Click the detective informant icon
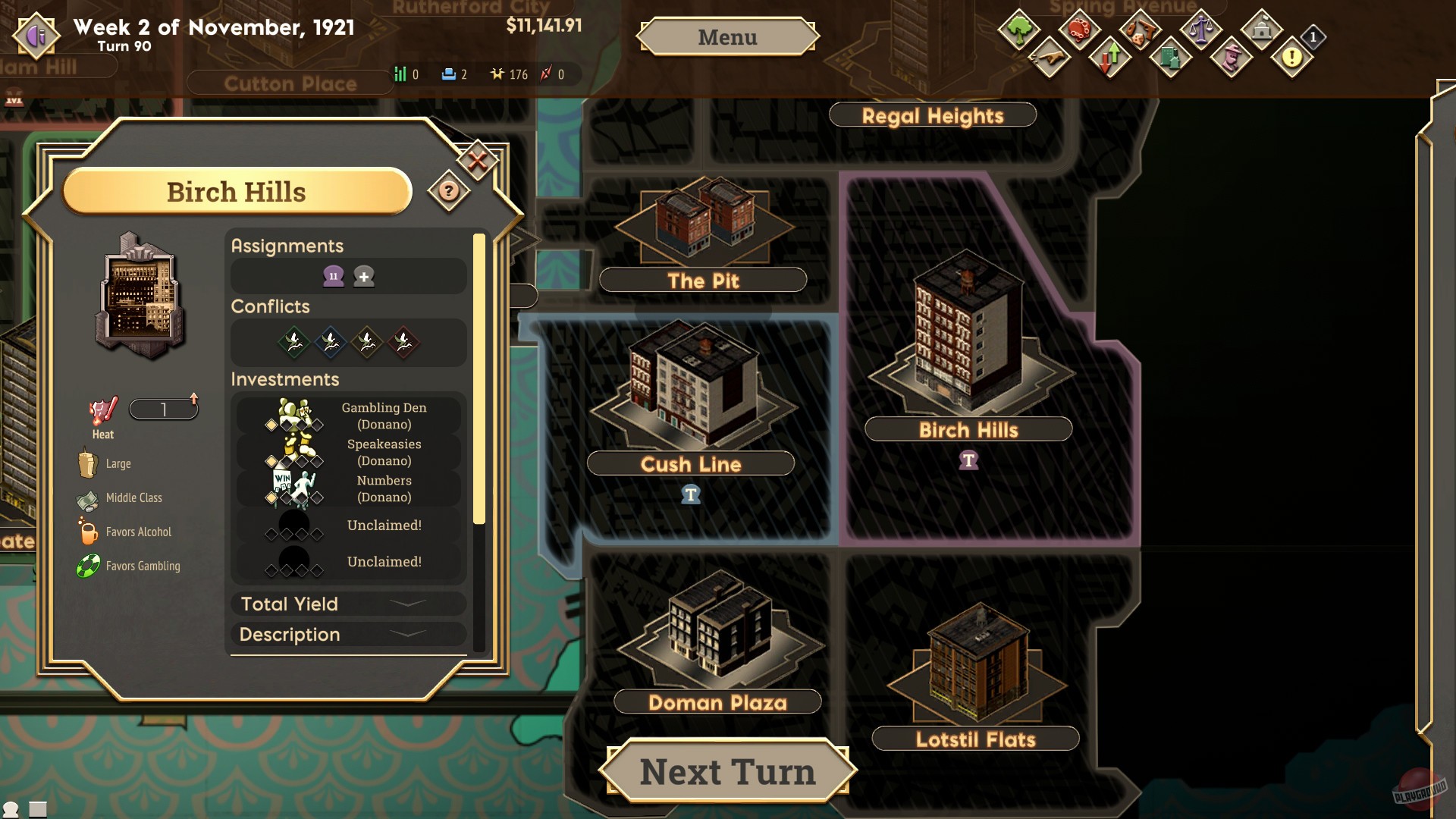The width and height of the screenshot is (1456, 819). [x=1230, y=59]
